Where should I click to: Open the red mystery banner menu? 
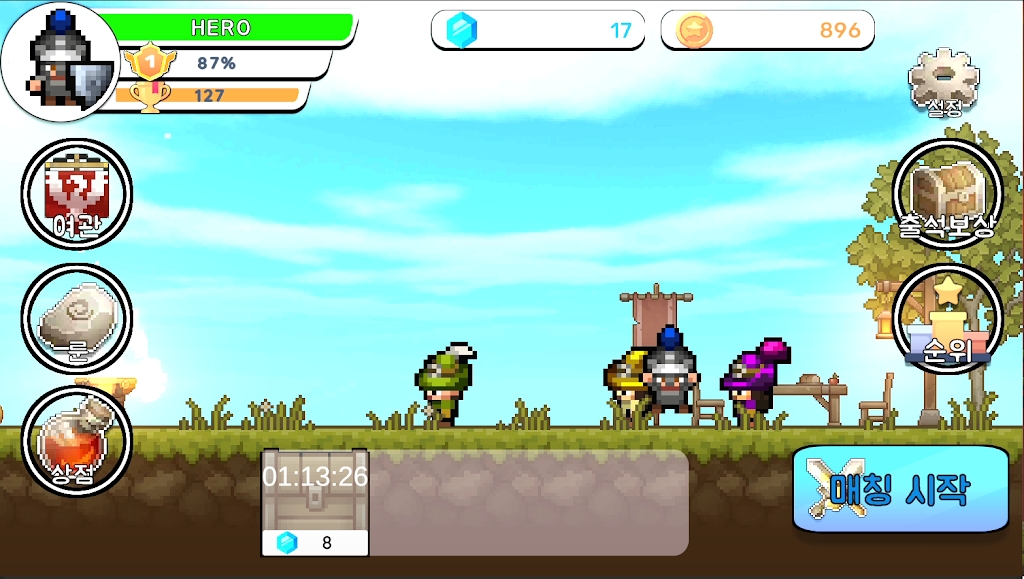point(76,194)
